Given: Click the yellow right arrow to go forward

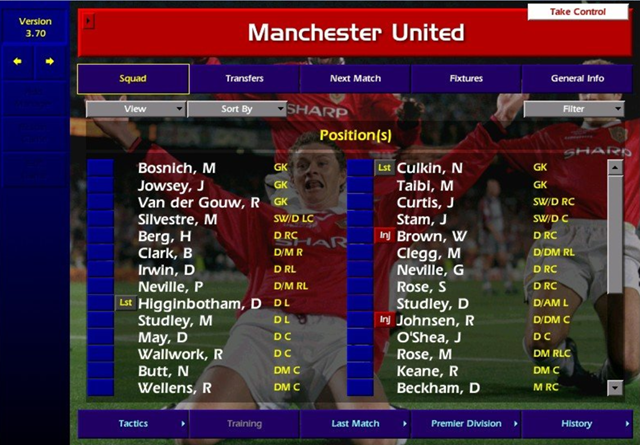Looking at the screenshot, I should [x=49, y=61].
